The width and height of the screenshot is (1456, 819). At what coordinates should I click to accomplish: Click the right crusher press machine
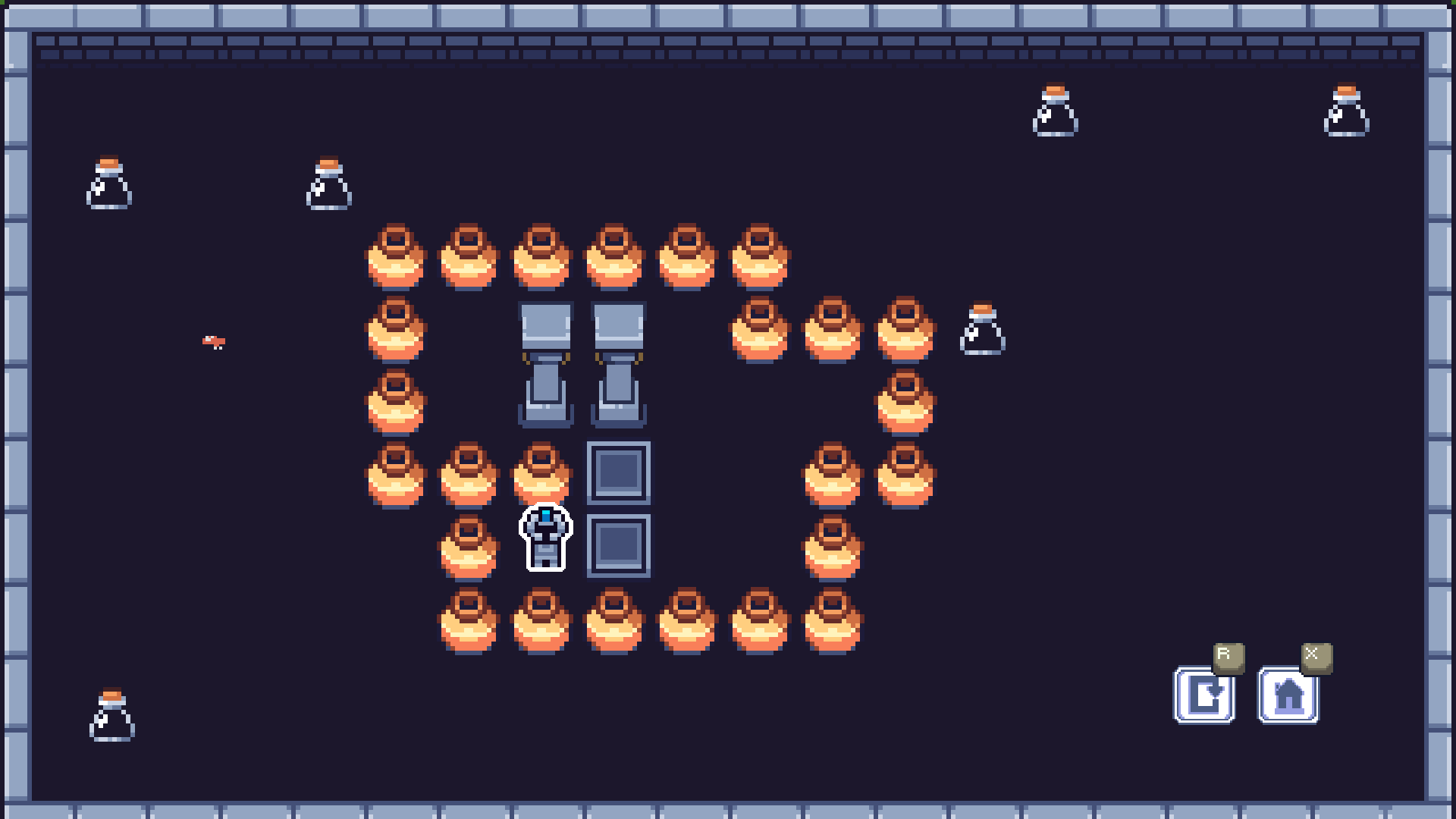tap(618, 364)
